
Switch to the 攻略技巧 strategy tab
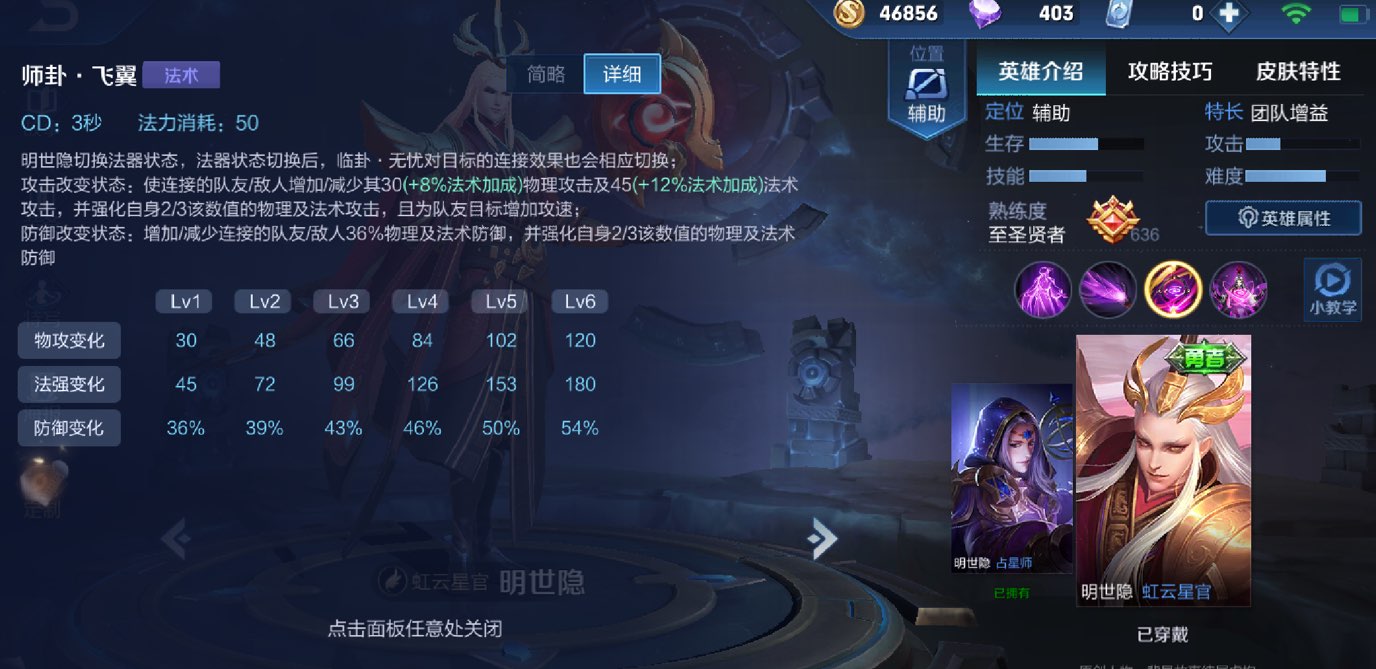coord(1170,72)
